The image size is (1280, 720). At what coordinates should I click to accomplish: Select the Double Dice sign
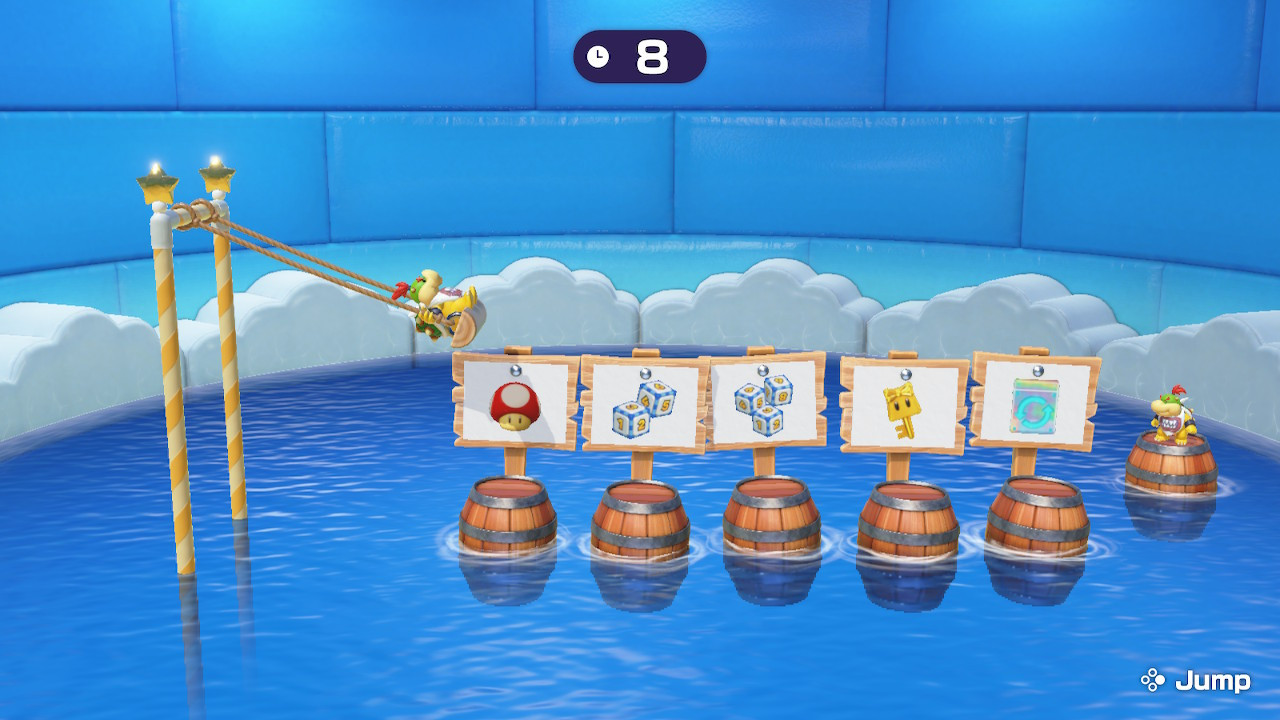tap(645, 400)
